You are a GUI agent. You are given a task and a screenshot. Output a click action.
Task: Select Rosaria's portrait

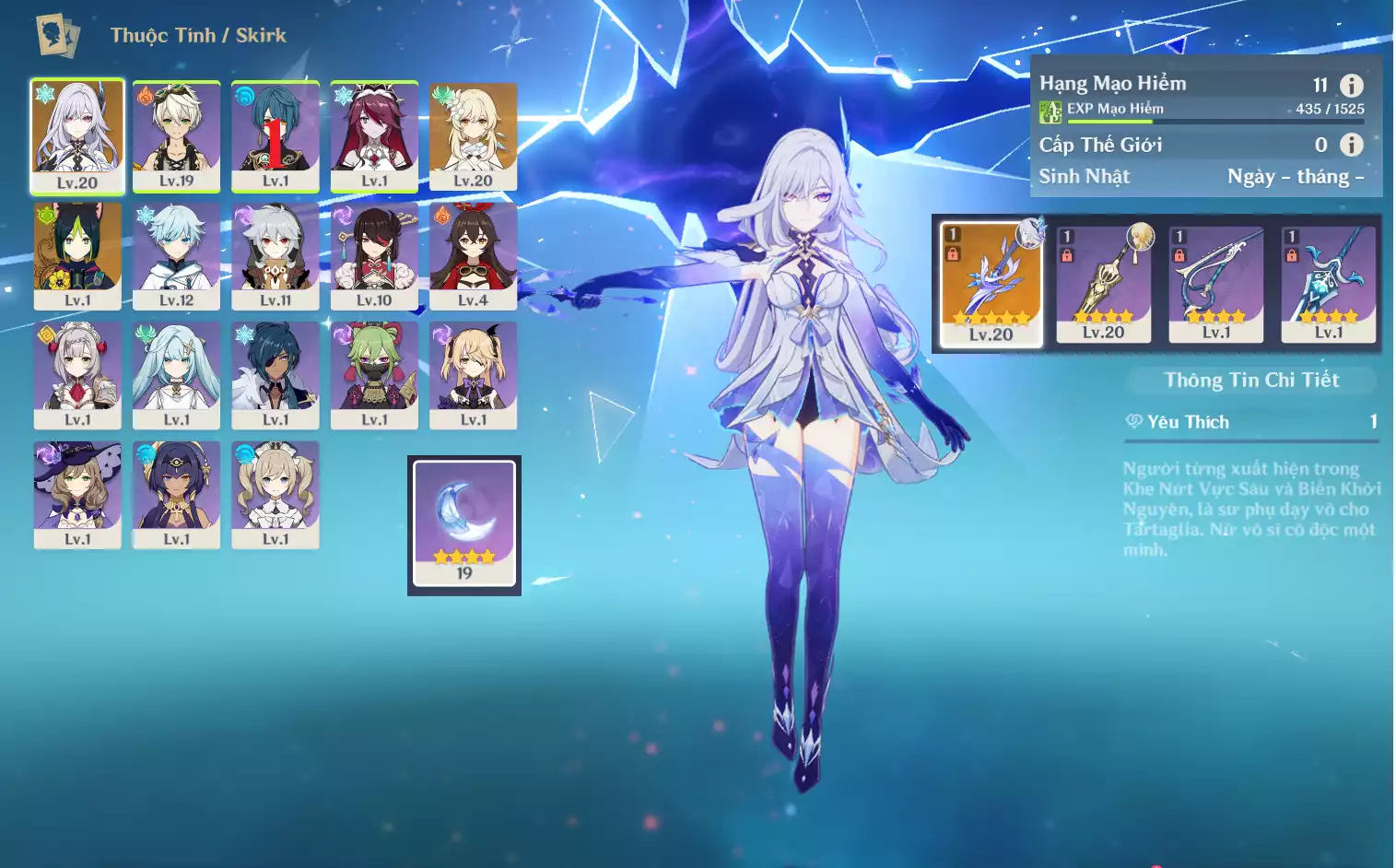tap(374, 135)
